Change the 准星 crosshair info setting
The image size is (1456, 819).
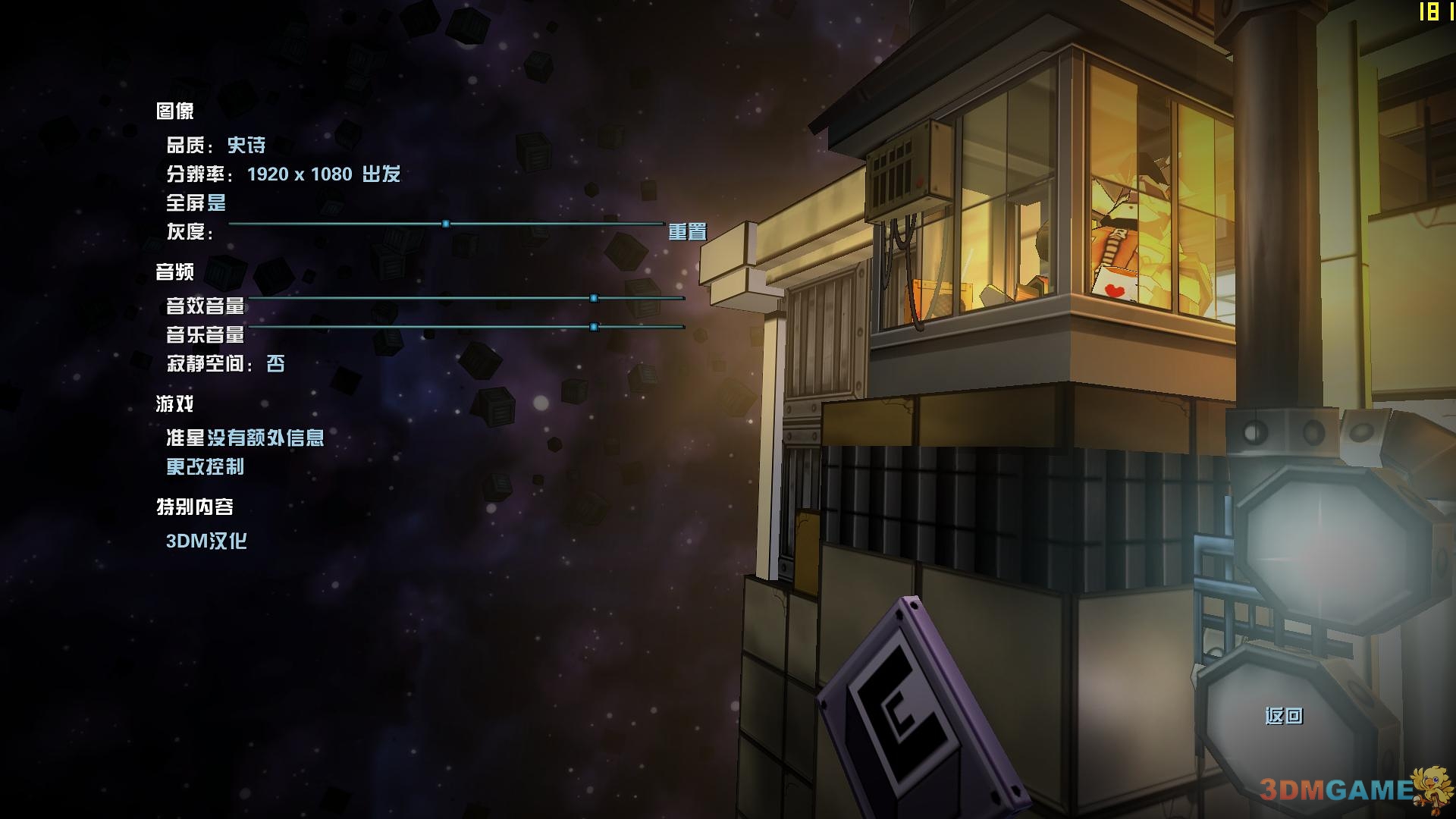(x=265, y=438)
